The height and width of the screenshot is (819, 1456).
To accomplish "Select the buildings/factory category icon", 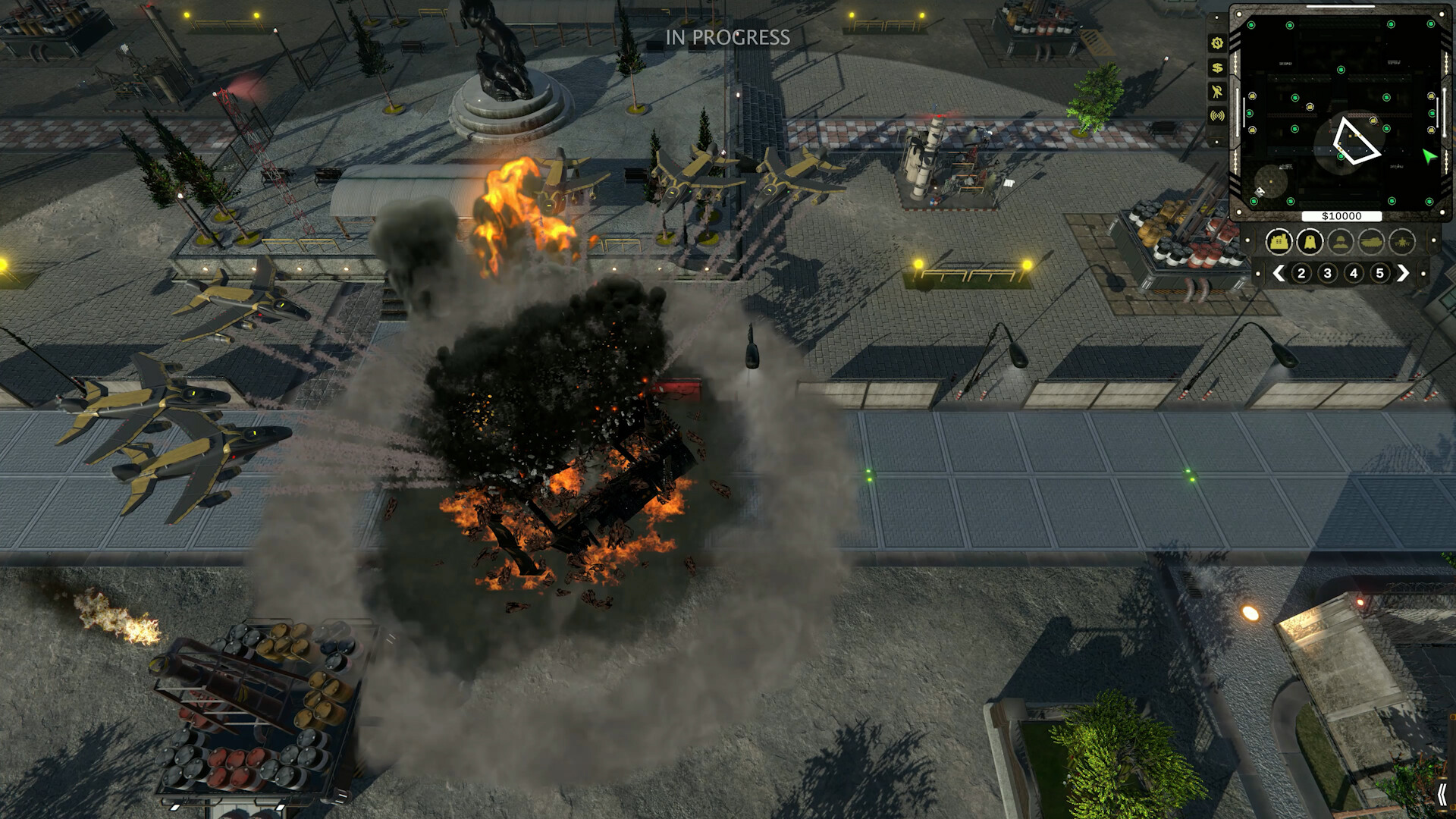I will click(x=1279, y=242).
